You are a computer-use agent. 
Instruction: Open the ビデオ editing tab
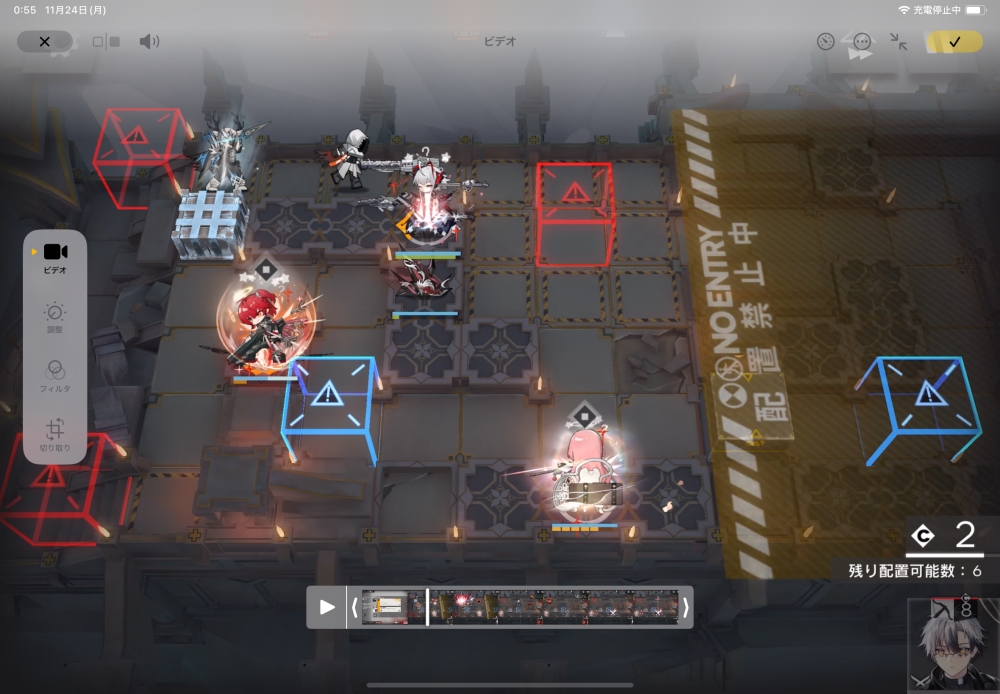55,257
